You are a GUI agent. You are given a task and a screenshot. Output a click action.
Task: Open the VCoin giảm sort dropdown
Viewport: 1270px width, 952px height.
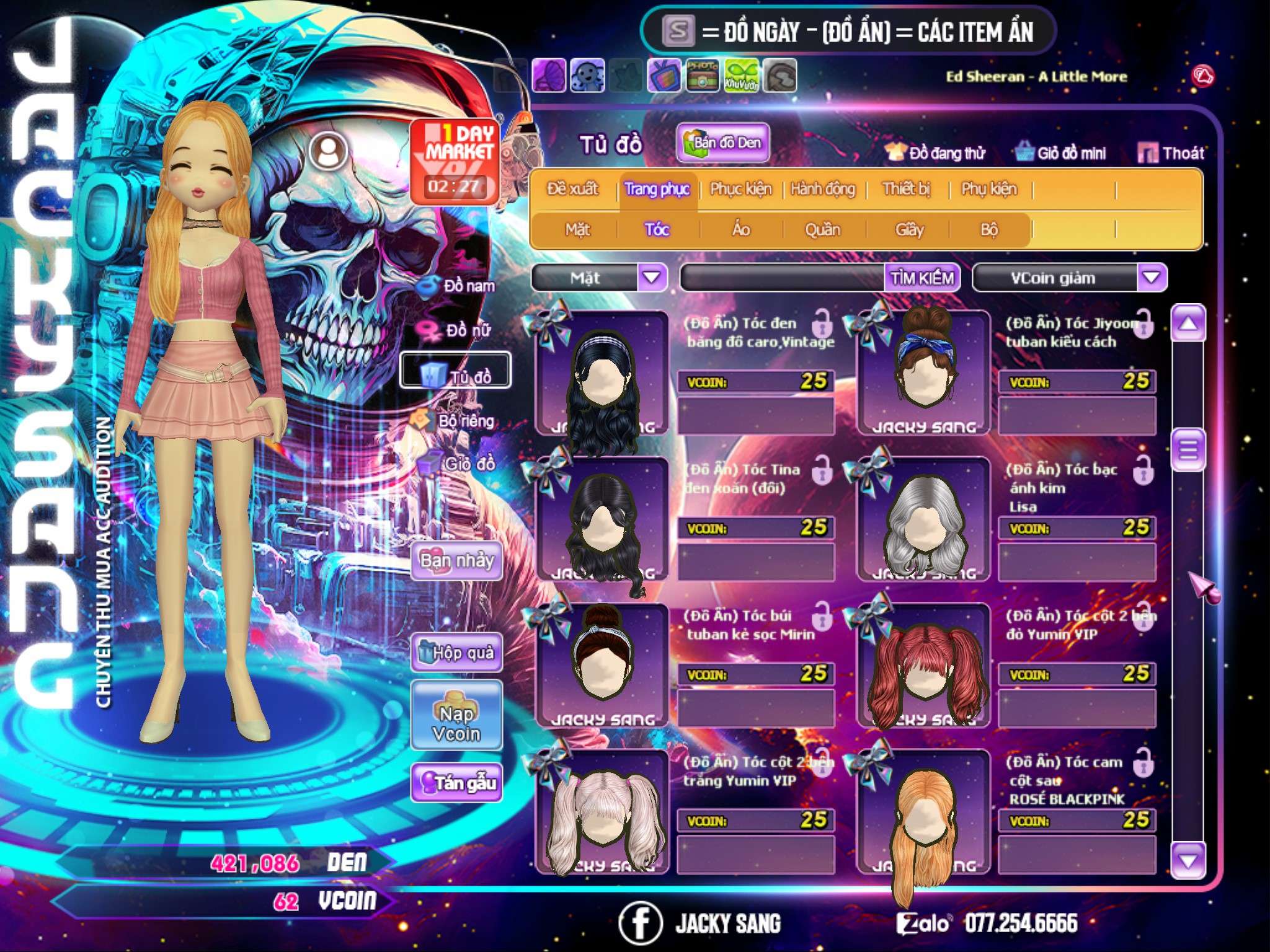tap(1151, 278)
